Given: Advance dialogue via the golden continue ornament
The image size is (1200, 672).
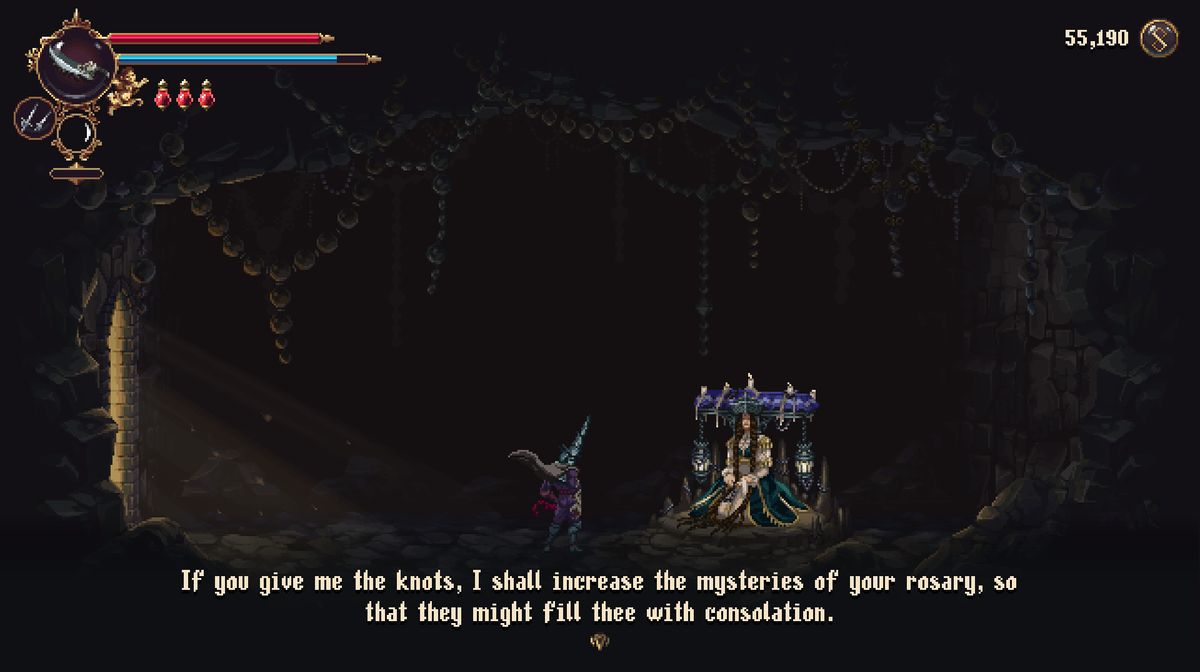Looking at the screenshot, I should pyautogui.click(x=600, y=642).
